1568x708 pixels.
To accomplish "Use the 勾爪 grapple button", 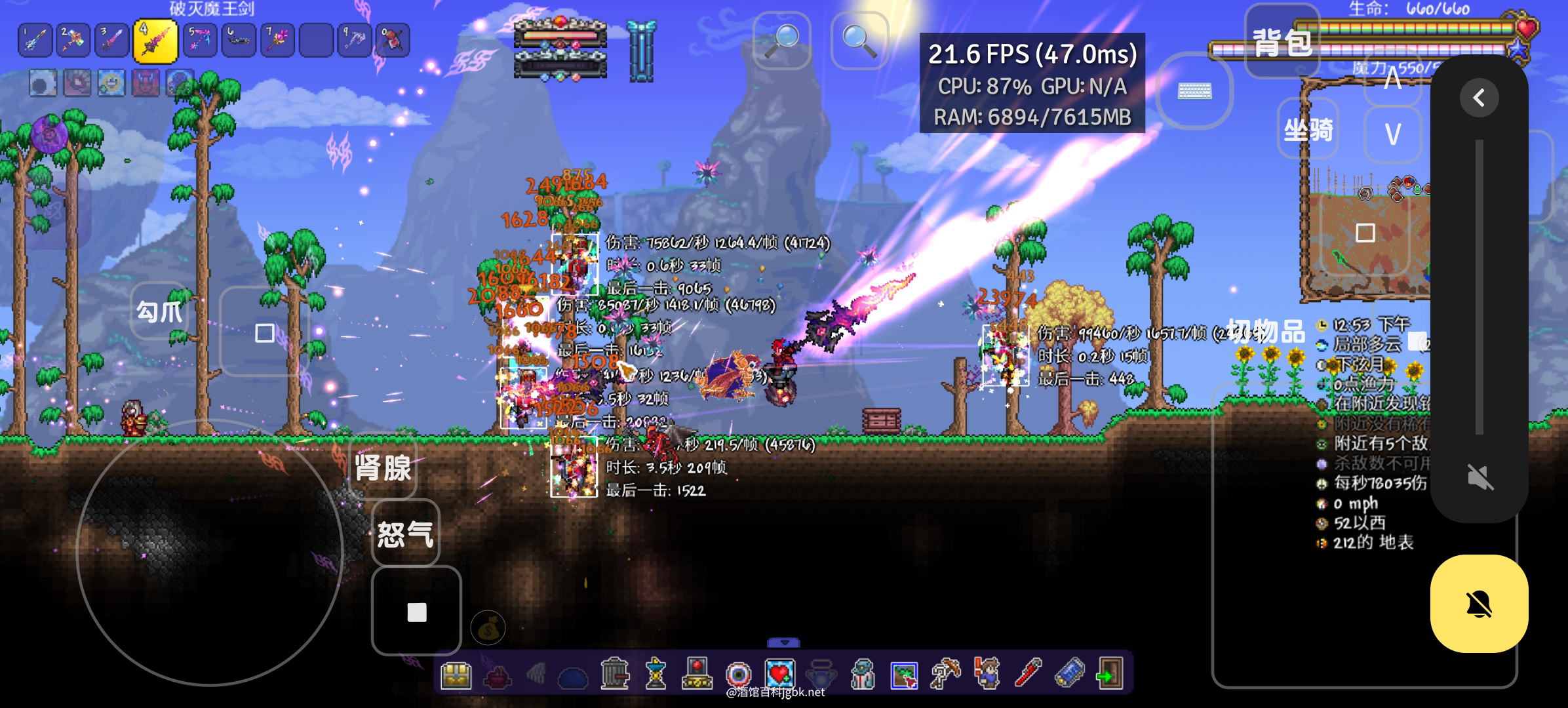I will (x=159, y=311).
